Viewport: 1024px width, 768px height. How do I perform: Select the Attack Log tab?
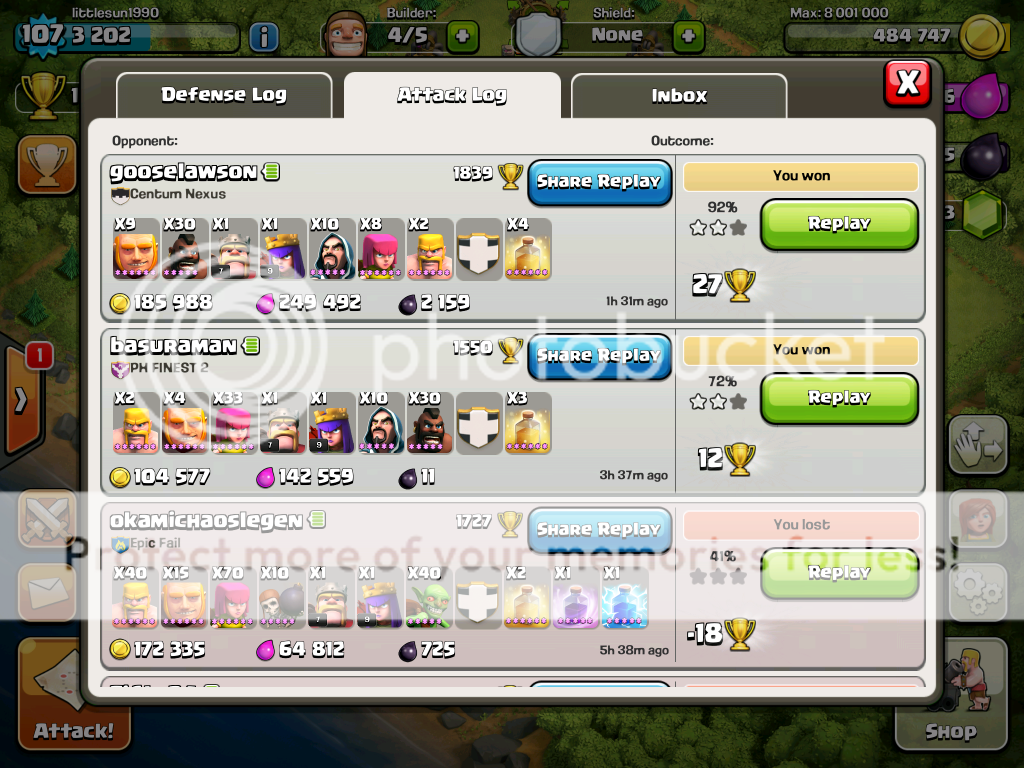(x=452, y=96)
